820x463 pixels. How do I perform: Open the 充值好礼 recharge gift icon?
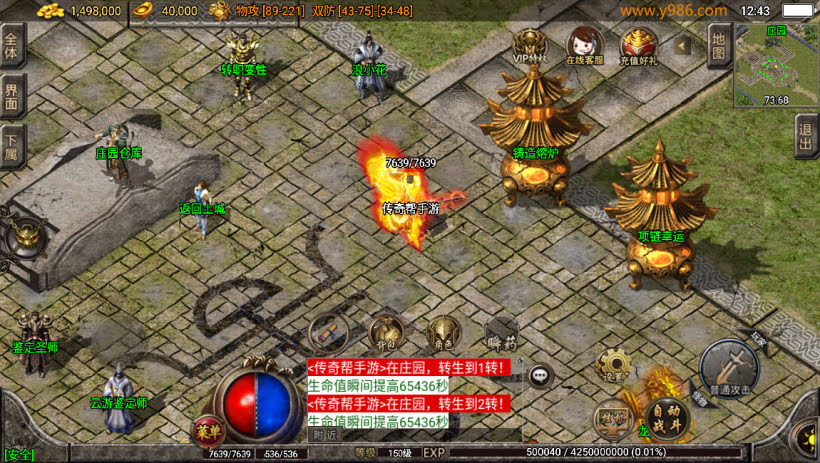tap(638, 45)
